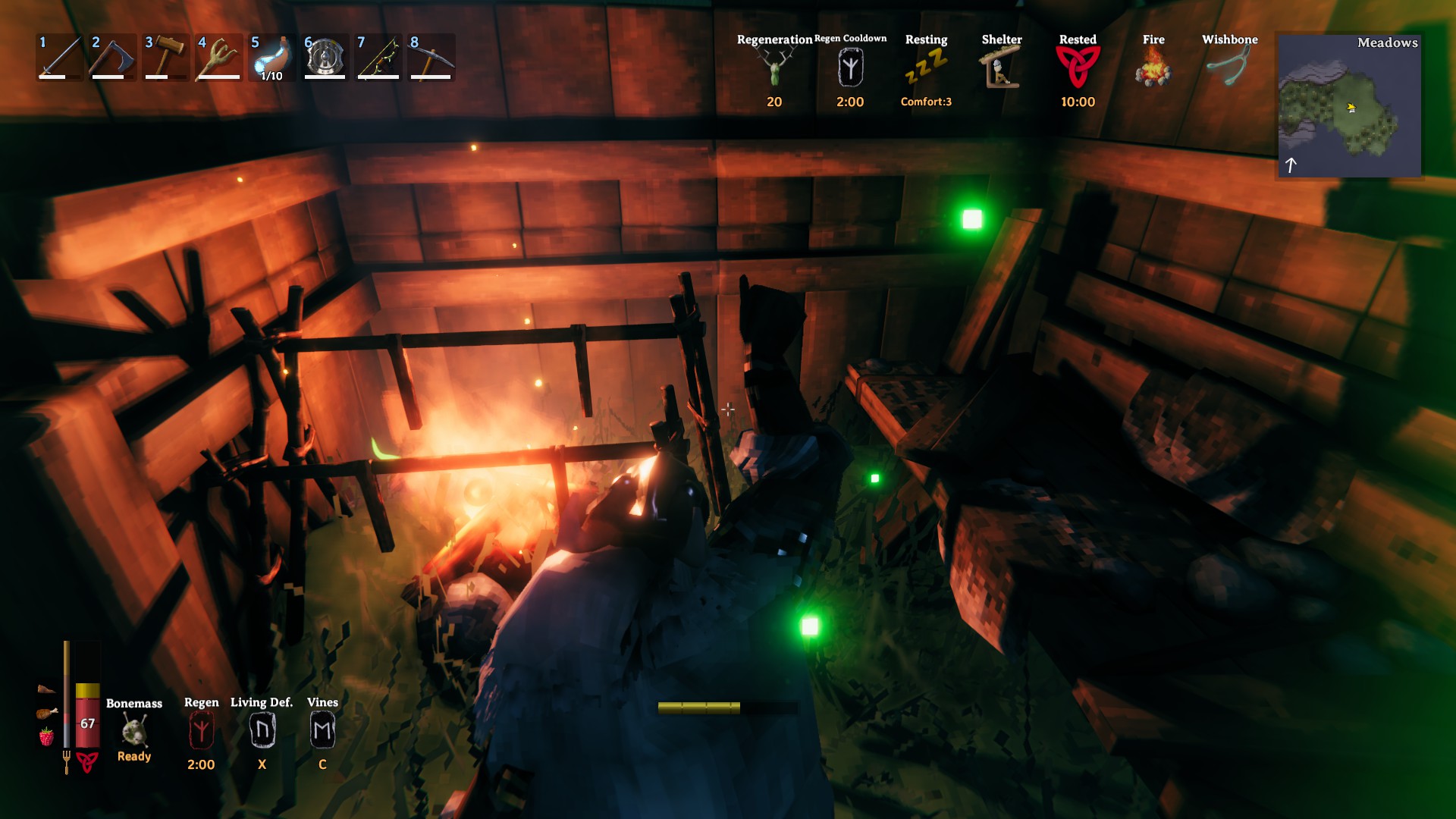
Task: Select the three-pronged staff in slot 4
Action: coord(218,58)
